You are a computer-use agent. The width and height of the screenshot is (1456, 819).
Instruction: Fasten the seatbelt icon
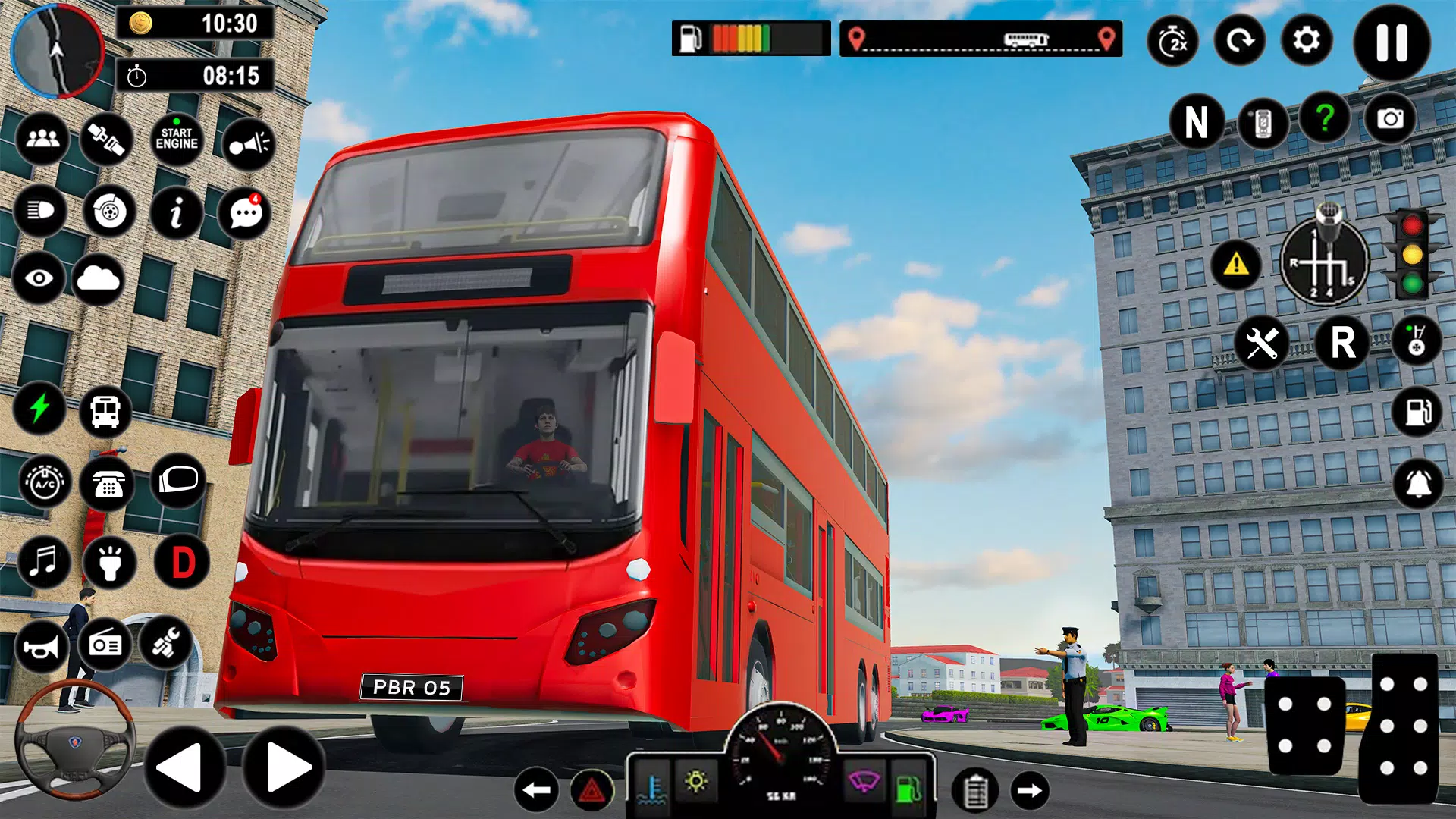coord(107,139)
